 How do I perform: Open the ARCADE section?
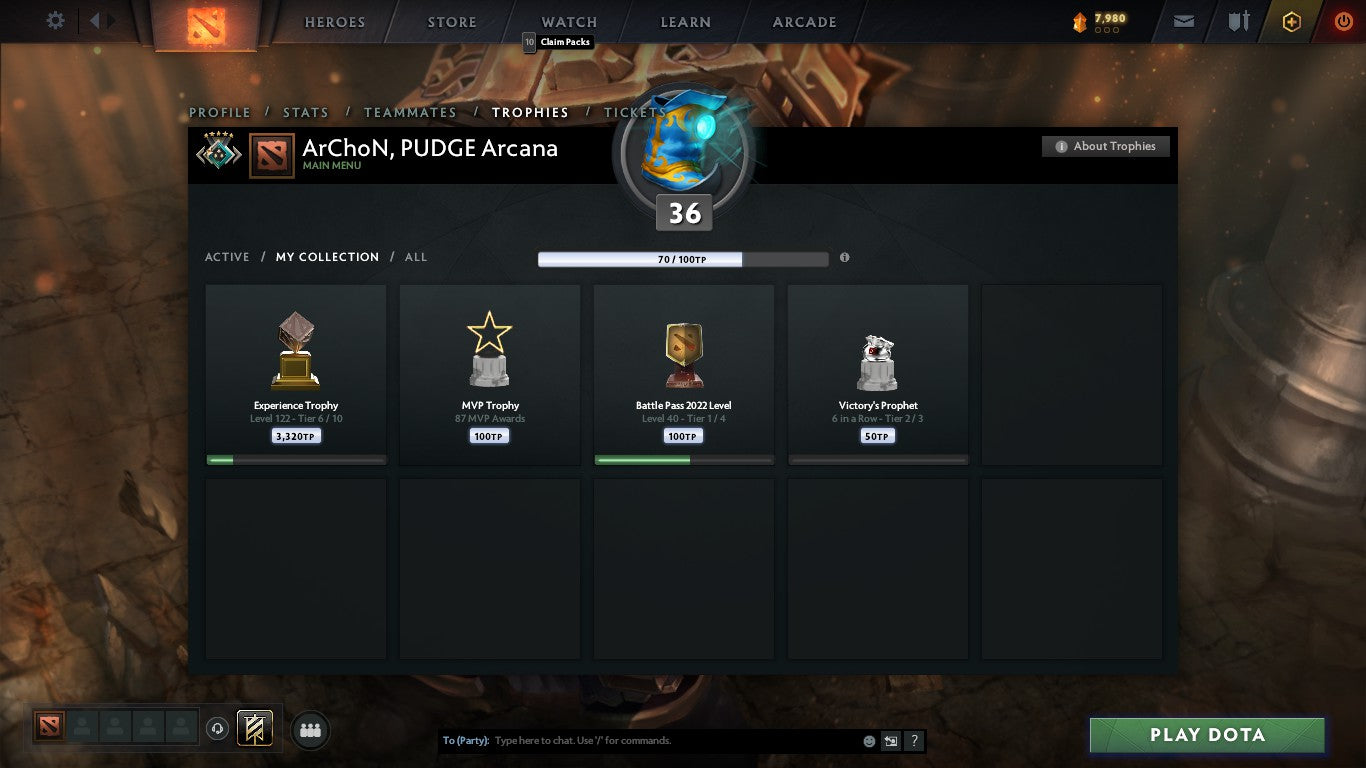[x=807, y=21]
